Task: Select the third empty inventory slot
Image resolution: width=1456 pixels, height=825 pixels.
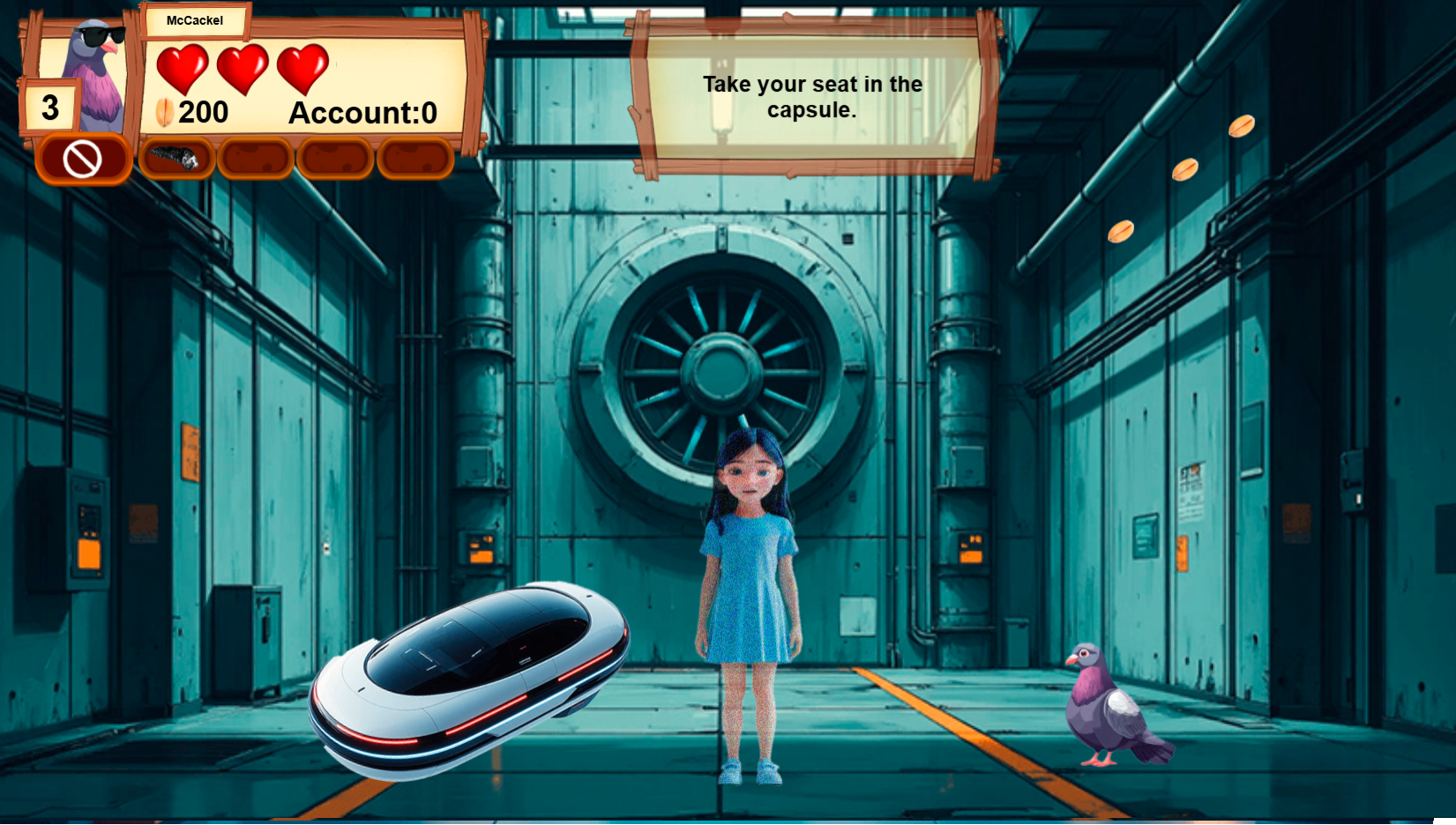Action: pyautogui.click(x=335, y=160)
